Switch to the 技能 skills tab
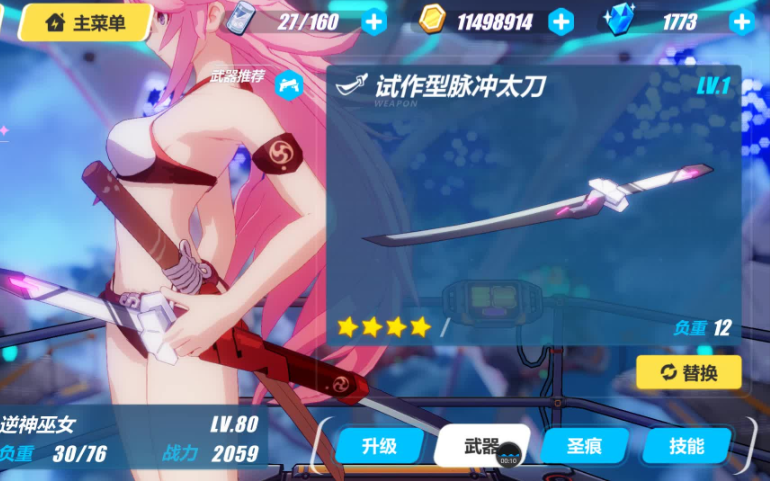The width and height of the screenshot is (770, 481). (687, 446)
